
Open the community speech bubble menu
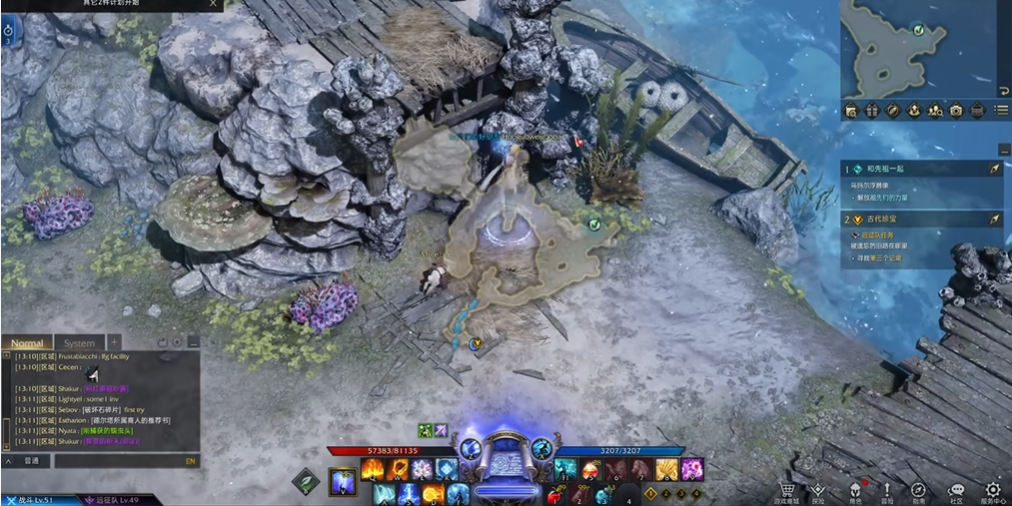coord(956,490)
